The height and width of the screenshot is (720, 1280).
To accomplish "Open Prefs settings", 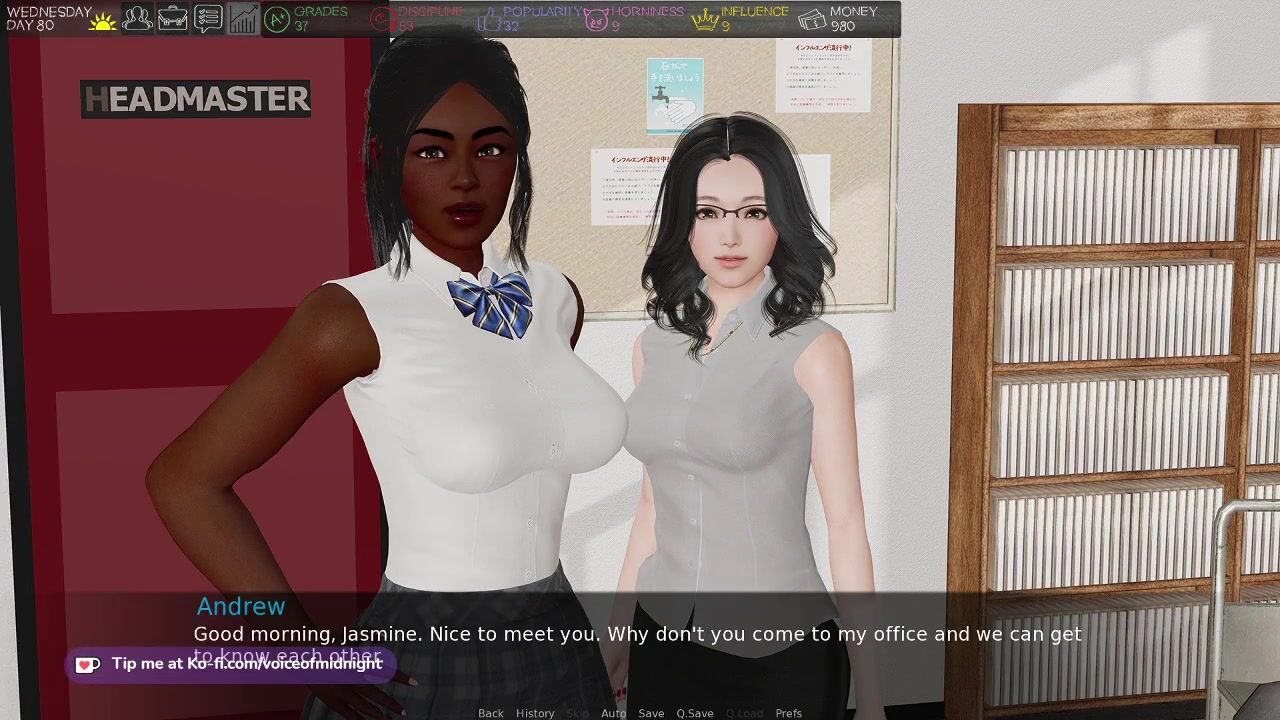I will (x=789, y=713).
